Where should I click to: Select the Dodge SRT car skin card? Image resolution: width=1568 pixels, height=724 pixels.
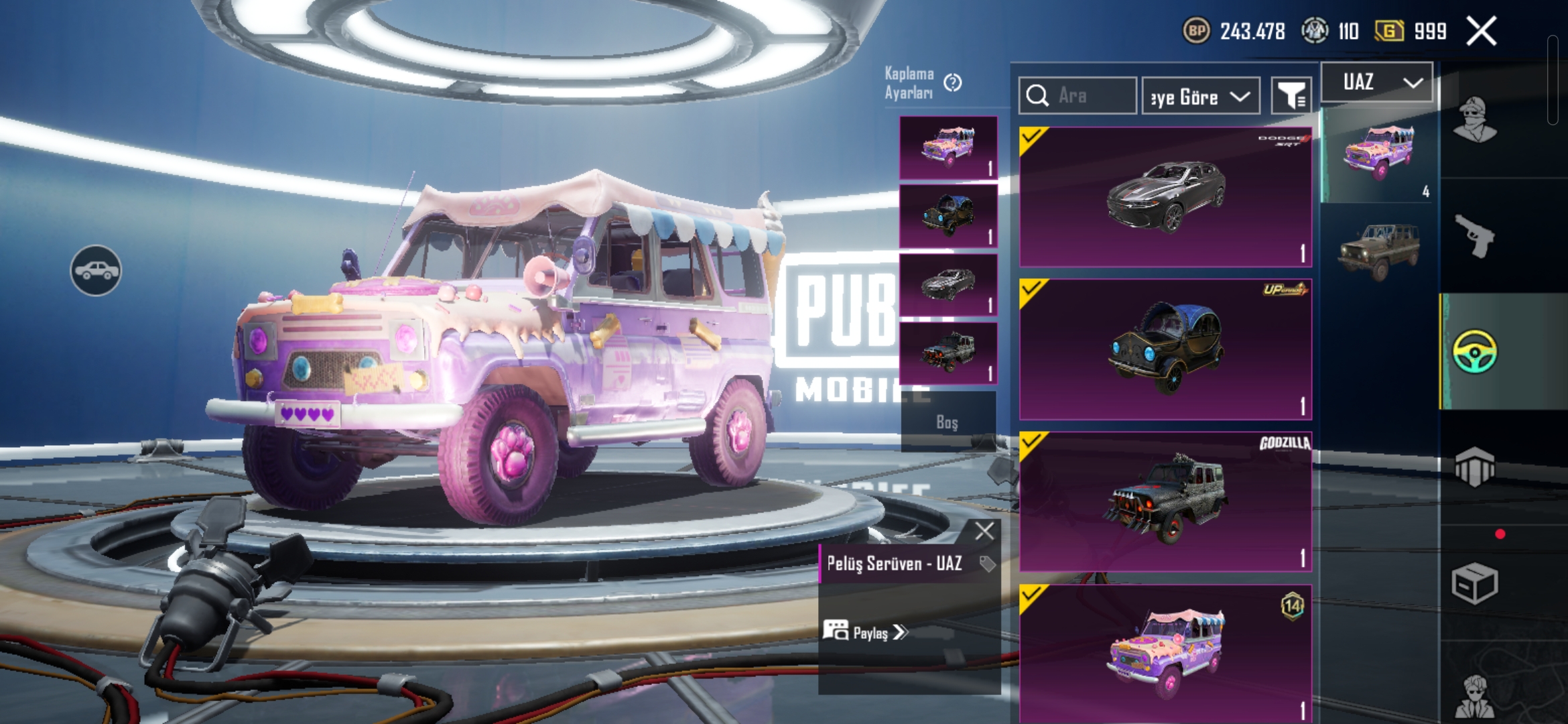coord(1165,196)
